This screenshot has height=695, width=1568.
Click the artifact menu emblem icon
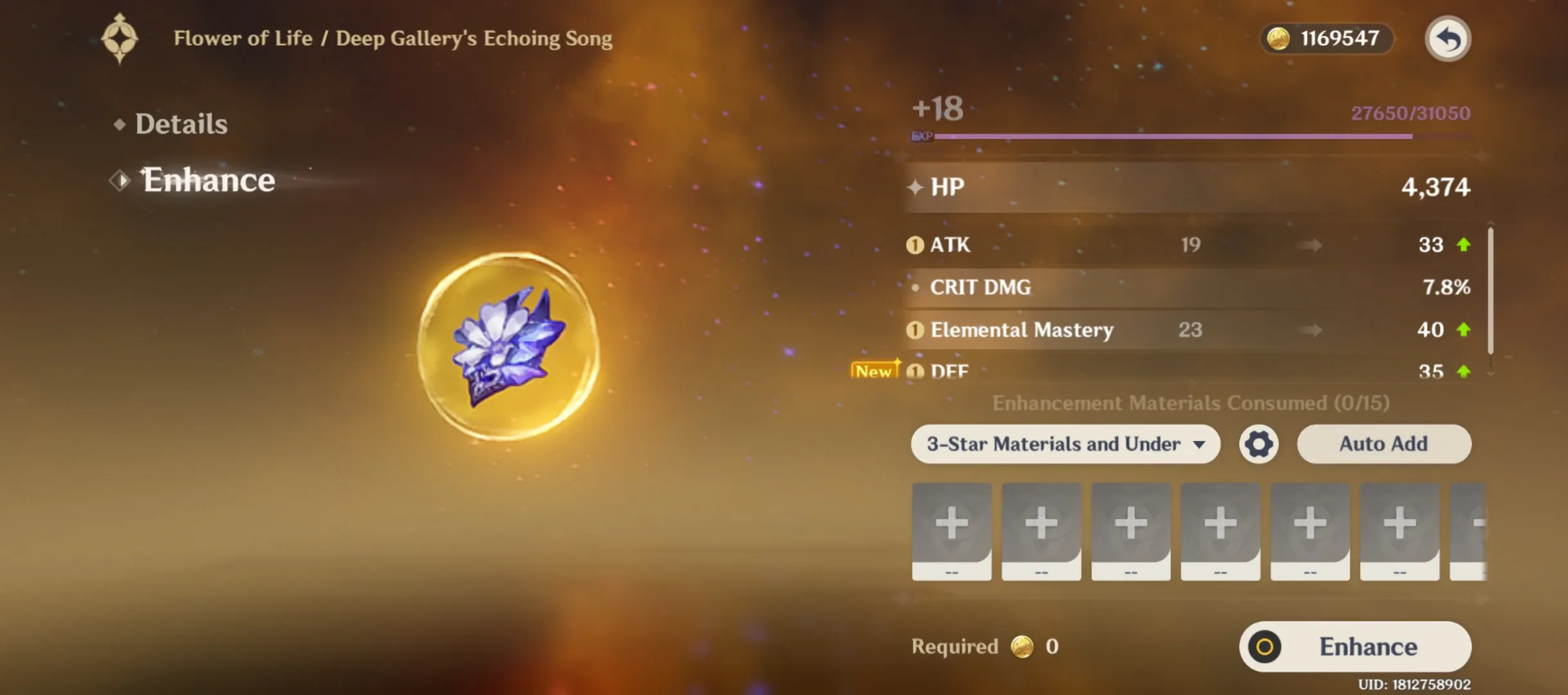coord(120,39)
